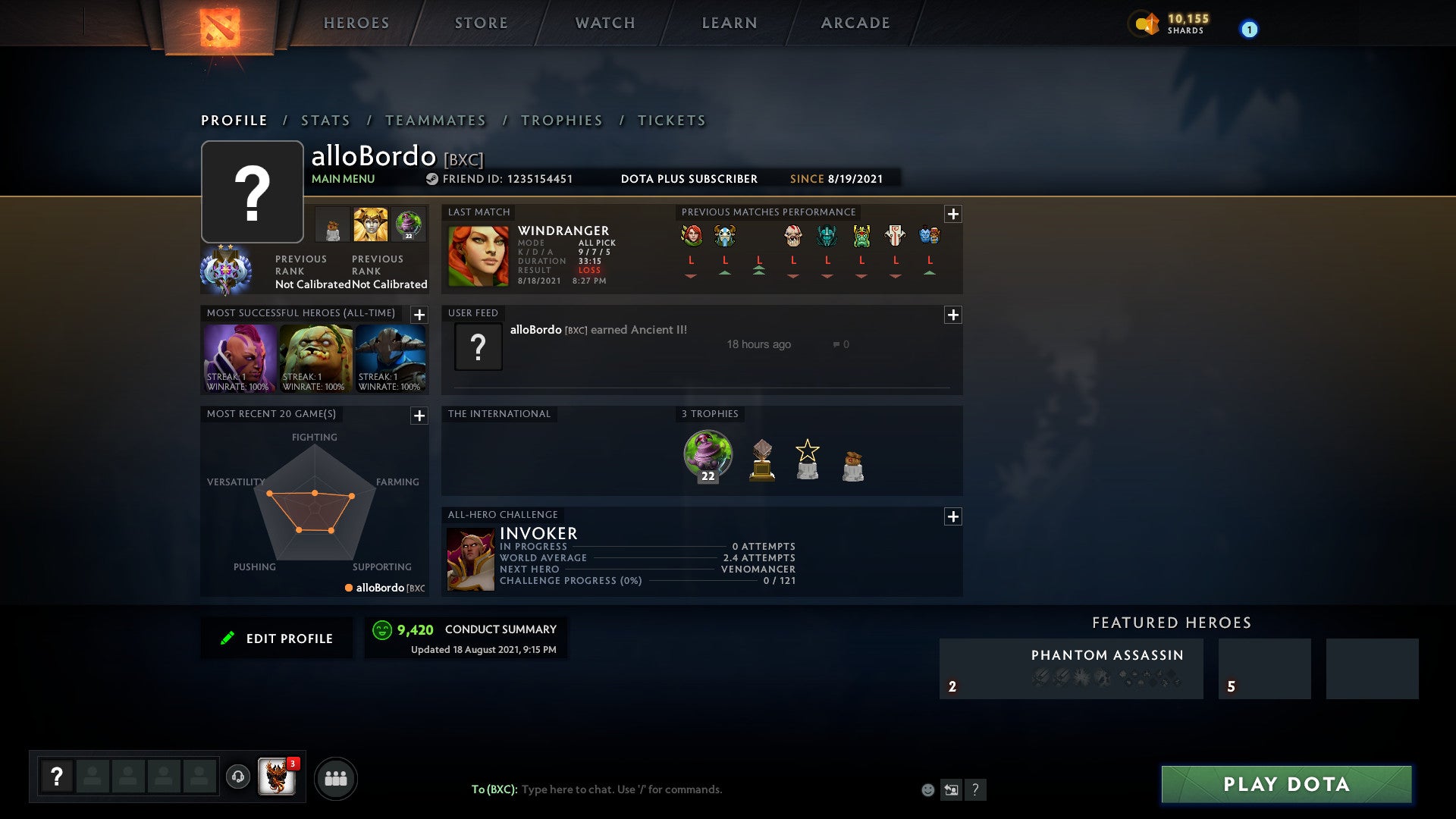Open the friends list icon
The height and width of the screenshot is (819, 1456).
[337, 779]
